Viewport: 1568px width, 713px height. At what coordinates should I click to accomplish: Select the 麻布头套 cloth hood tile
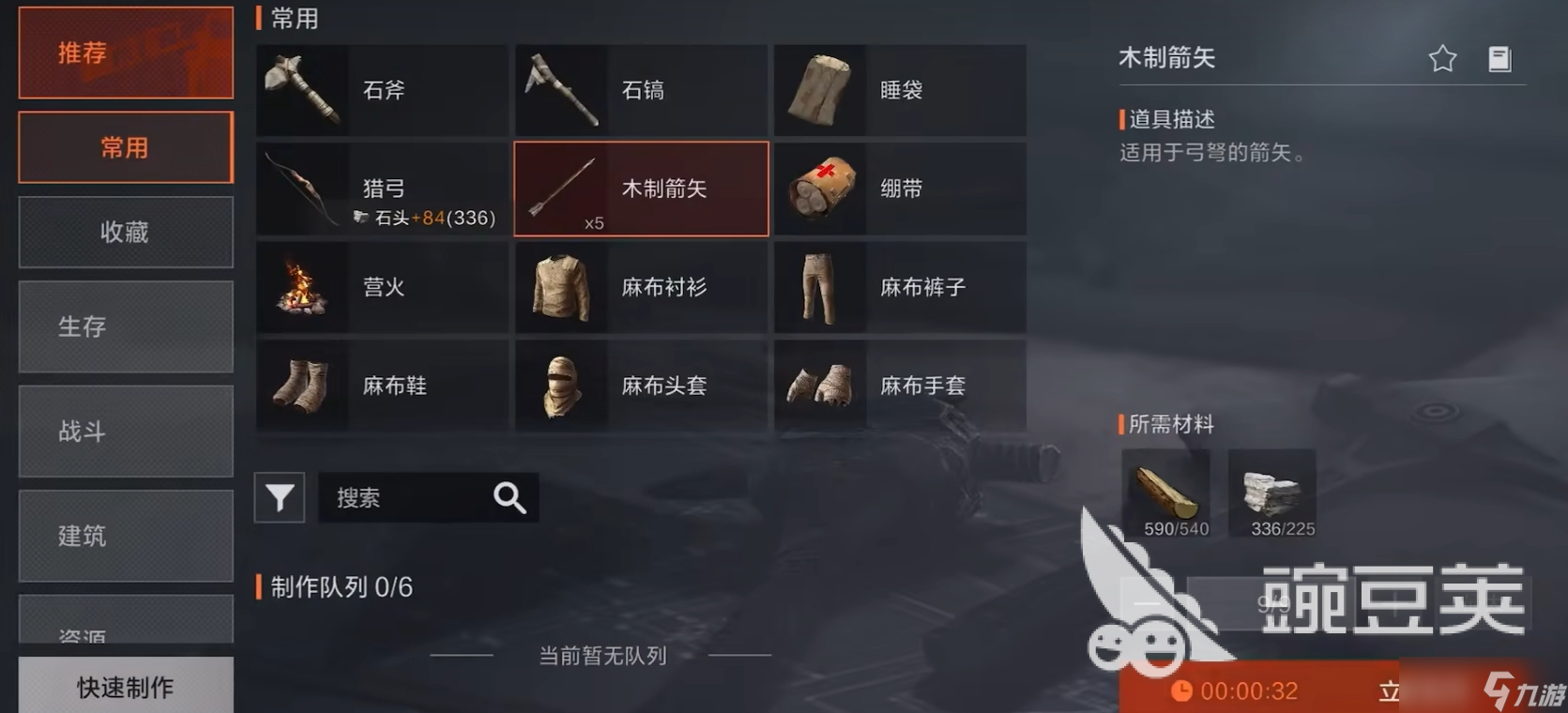641,386
